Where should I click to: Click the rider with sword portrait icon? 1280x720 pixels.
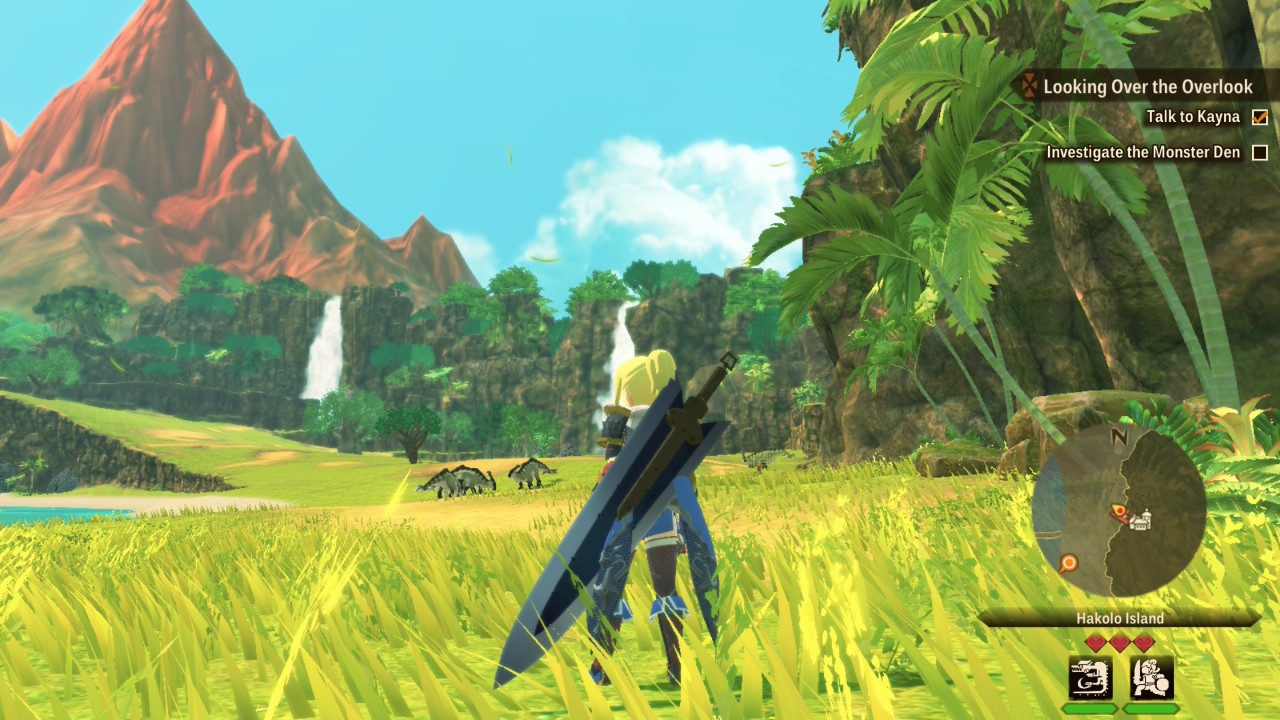[1151, 678]
